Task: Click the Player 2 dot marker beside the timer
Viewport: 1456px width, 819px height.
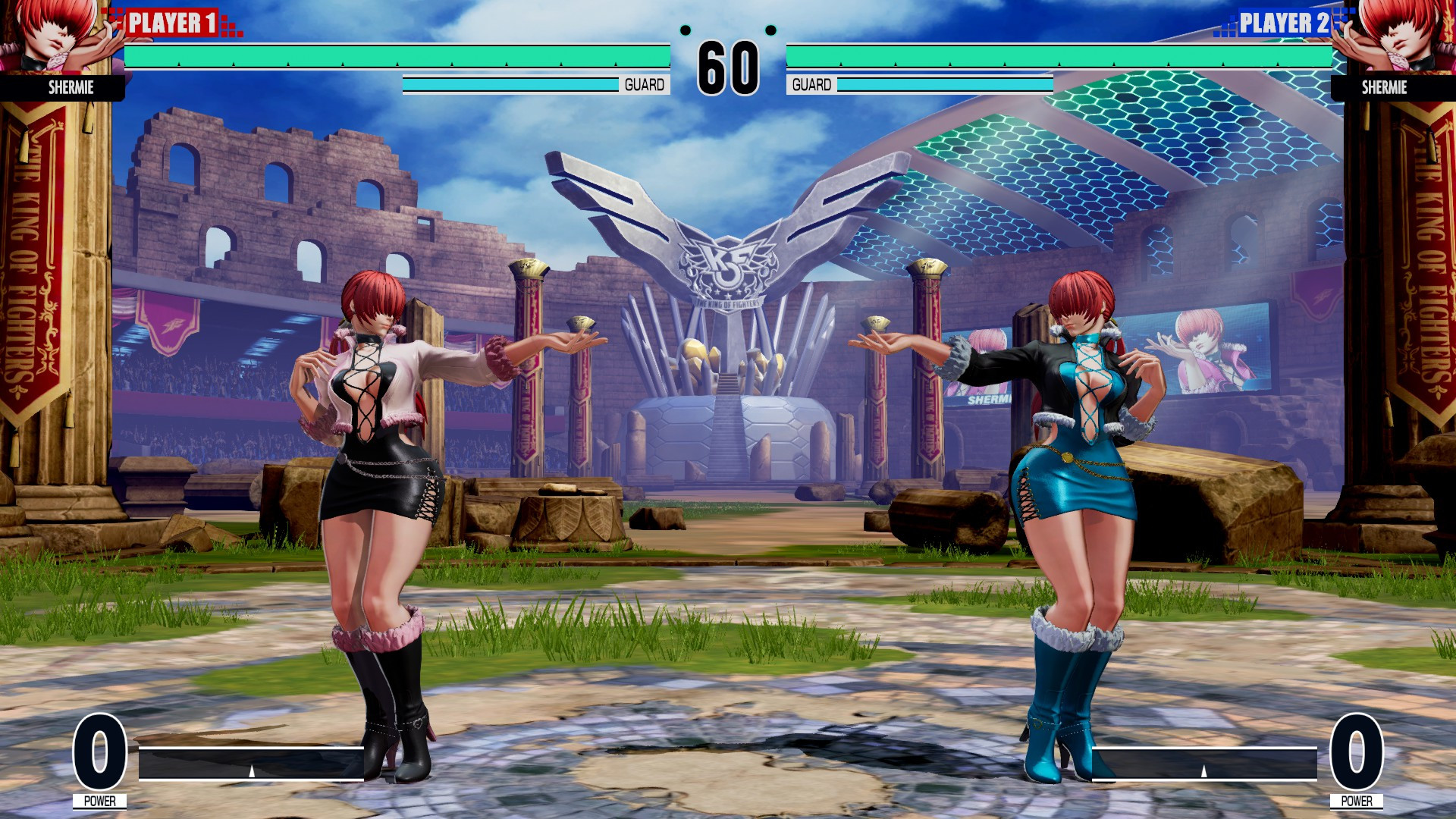Action: [x=772, y=32]
